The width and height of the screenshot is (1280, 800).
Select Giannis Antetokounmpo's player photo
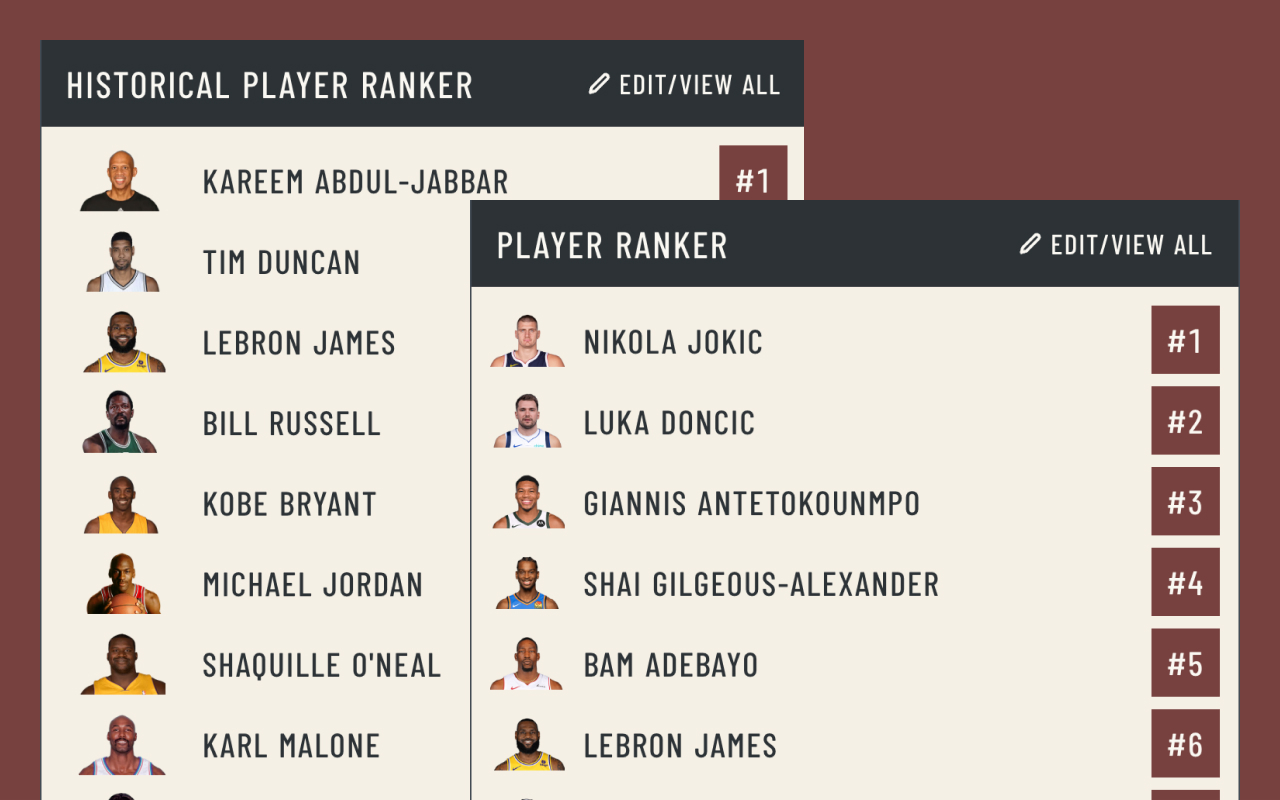[527, 501]
